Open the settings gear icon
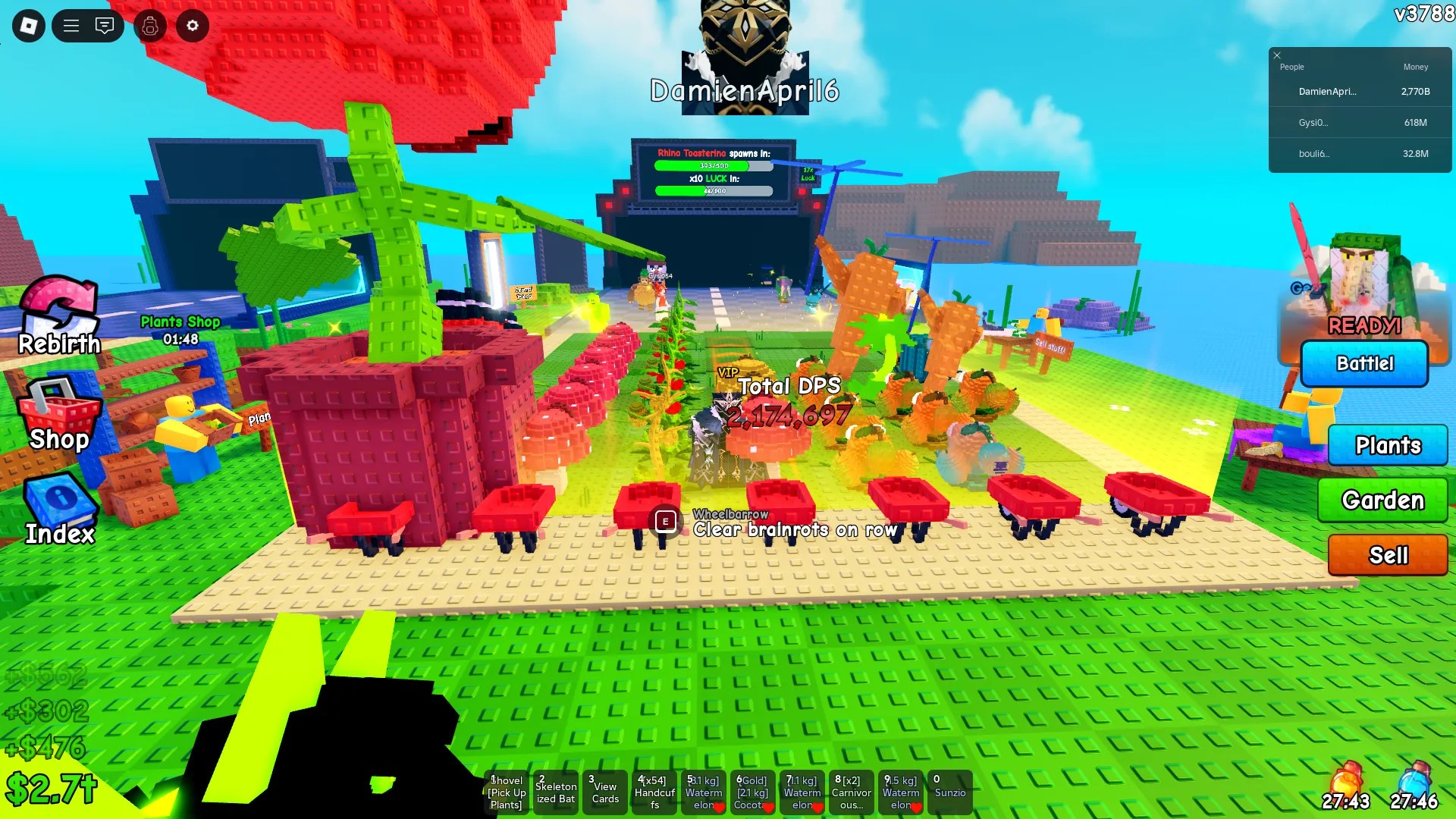This screenshot has width=1456, height=819. pyautogui.click(x=192, y=26)
